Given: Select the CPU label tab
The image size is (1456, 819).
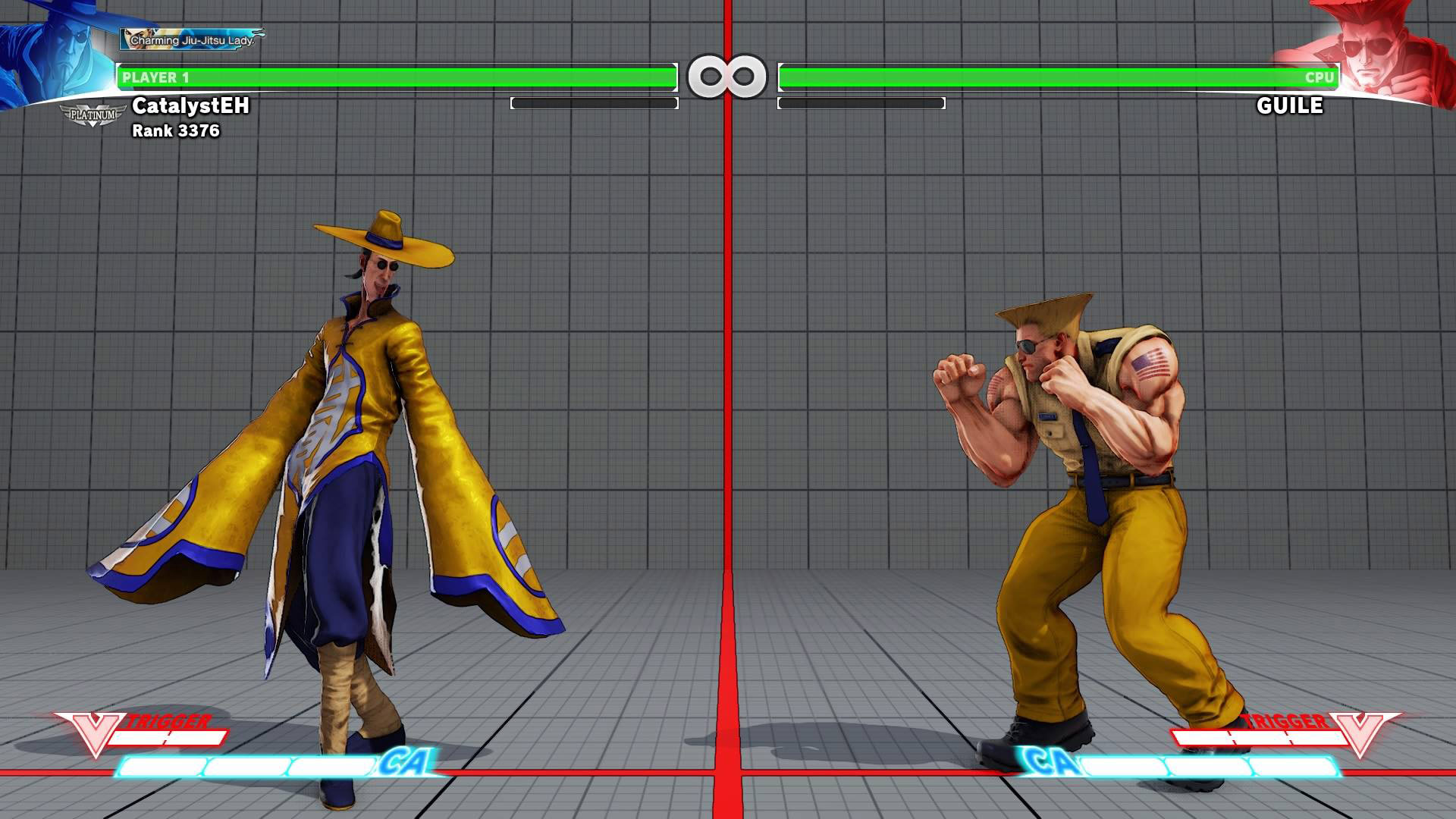Looking at the screenshot, I should tap(1319, 76).
